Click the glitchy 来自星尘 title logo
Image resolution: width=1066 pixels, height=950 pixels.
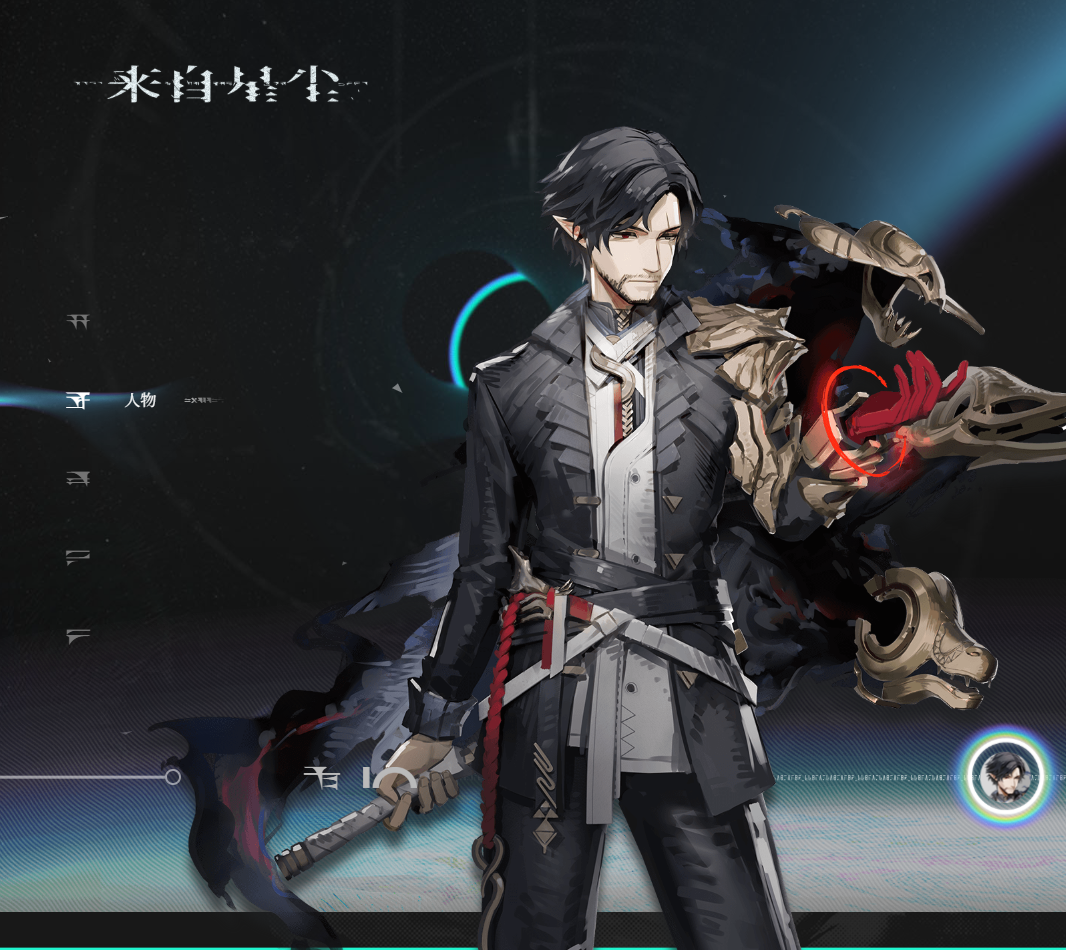222,86
